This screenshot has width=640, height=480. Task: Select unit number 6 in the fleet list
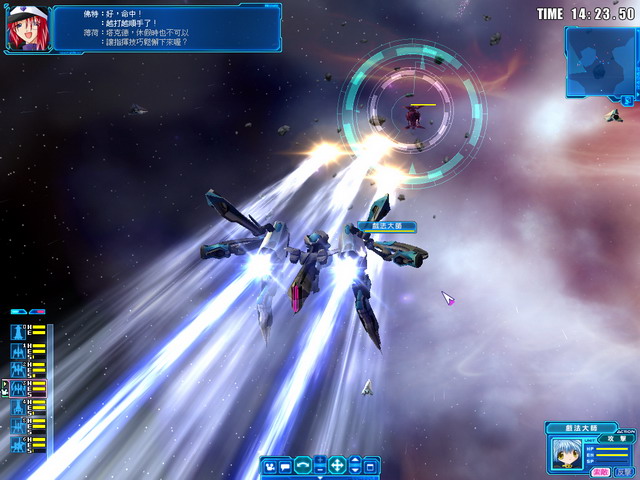click(x=18, y=444)
